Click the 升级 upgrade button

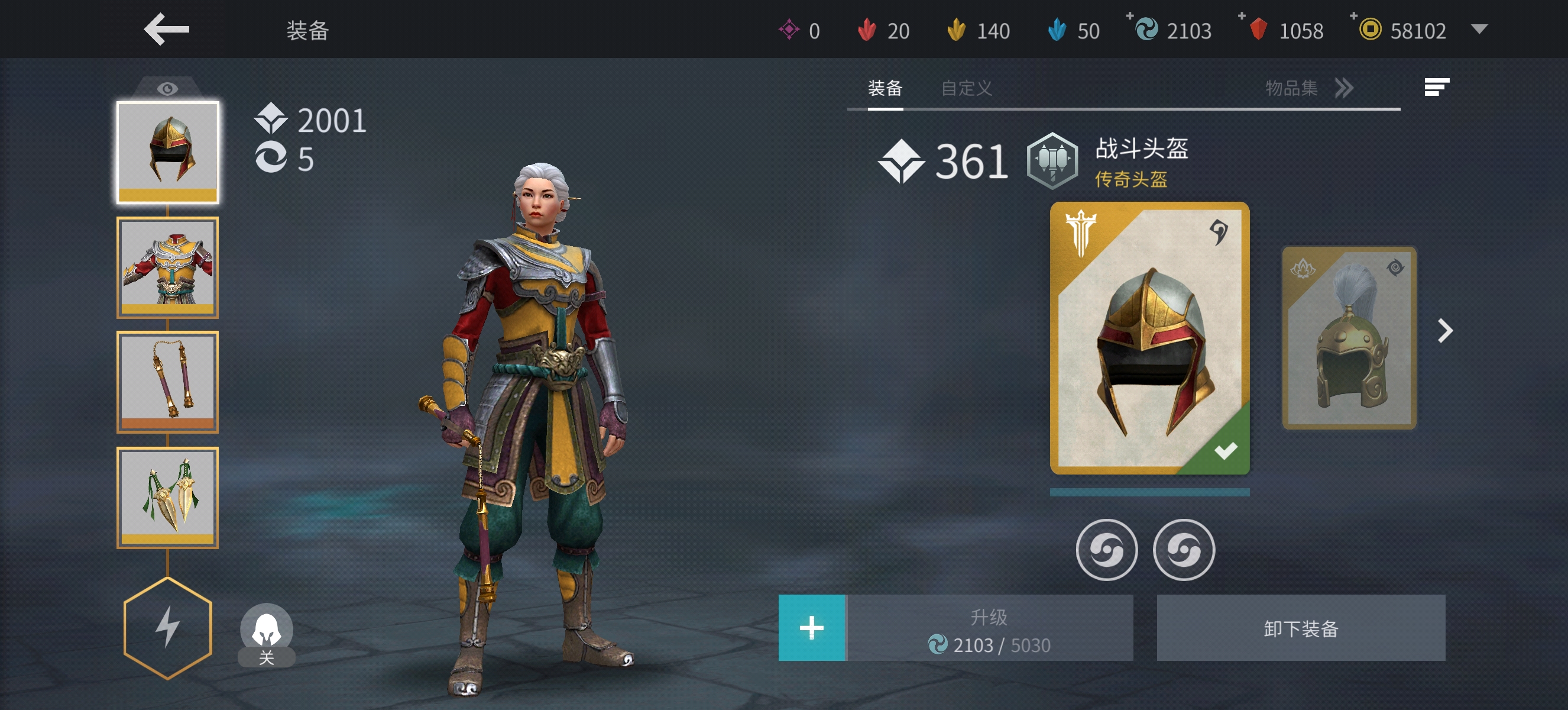(x=989, y=628)
